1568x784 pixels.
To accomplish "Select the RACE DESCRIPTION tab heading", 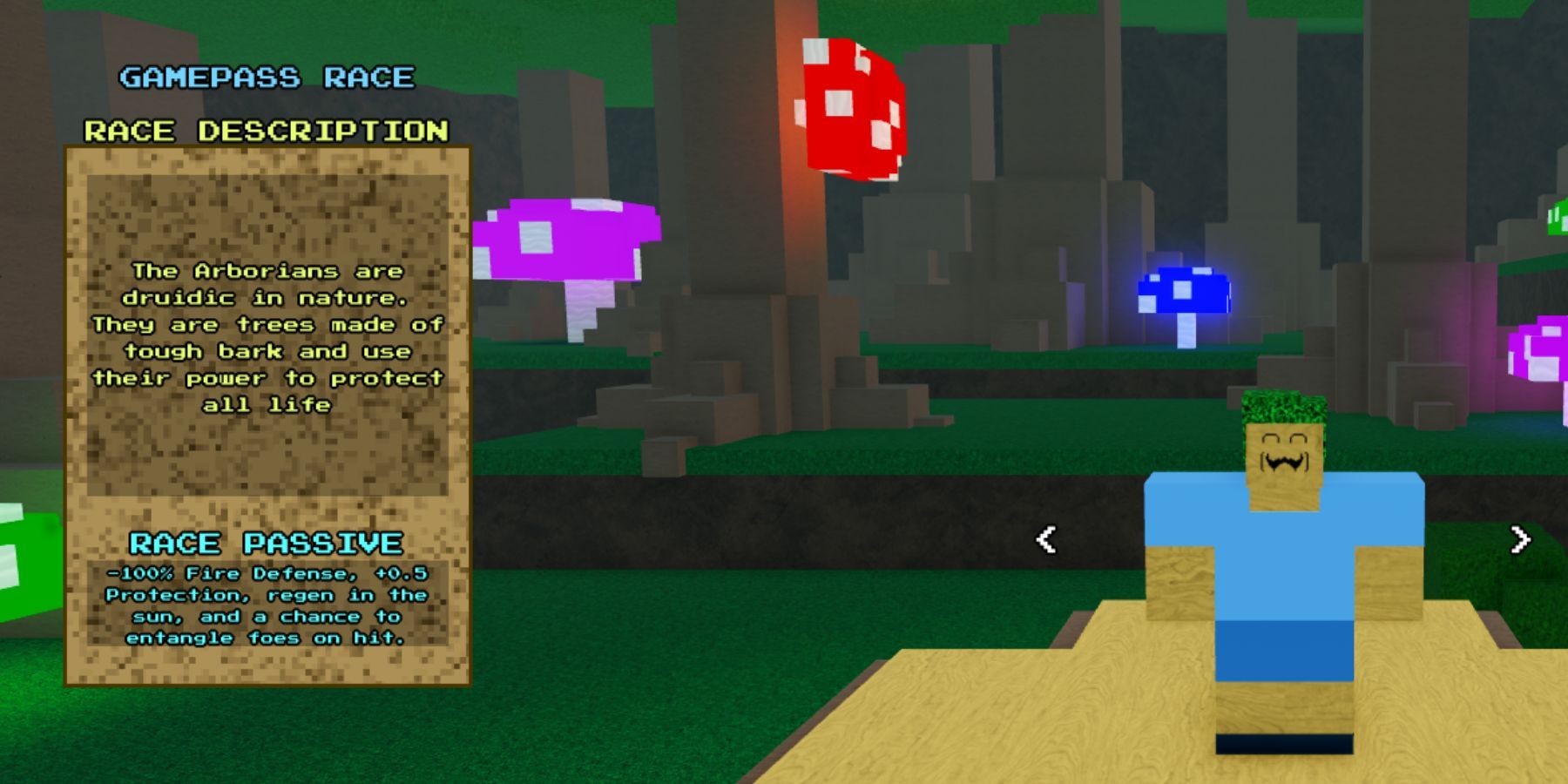I will point(266,129).
